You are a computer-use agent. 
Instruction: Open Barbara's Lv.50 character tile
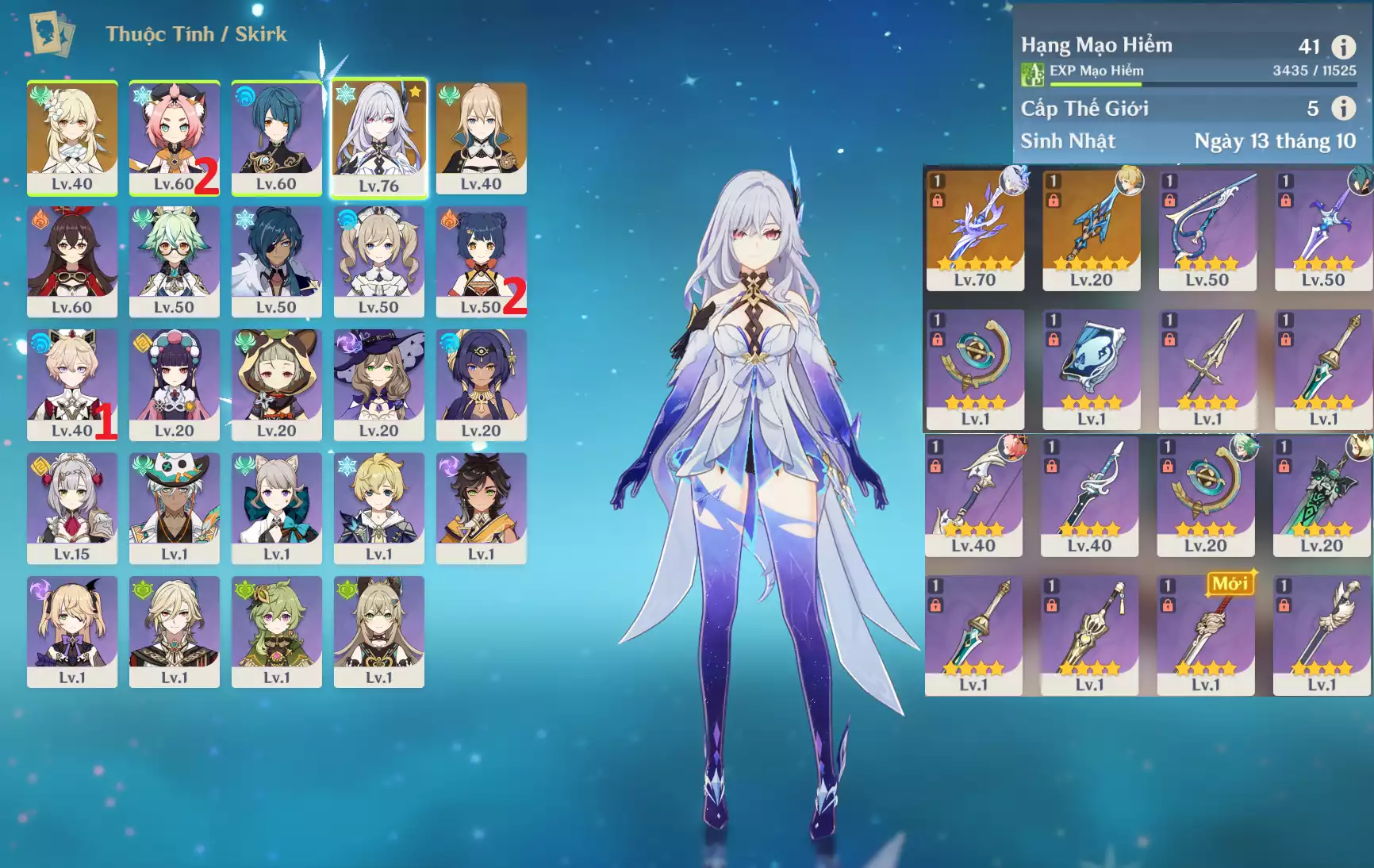pyautogui.click(x=378, y=260)
